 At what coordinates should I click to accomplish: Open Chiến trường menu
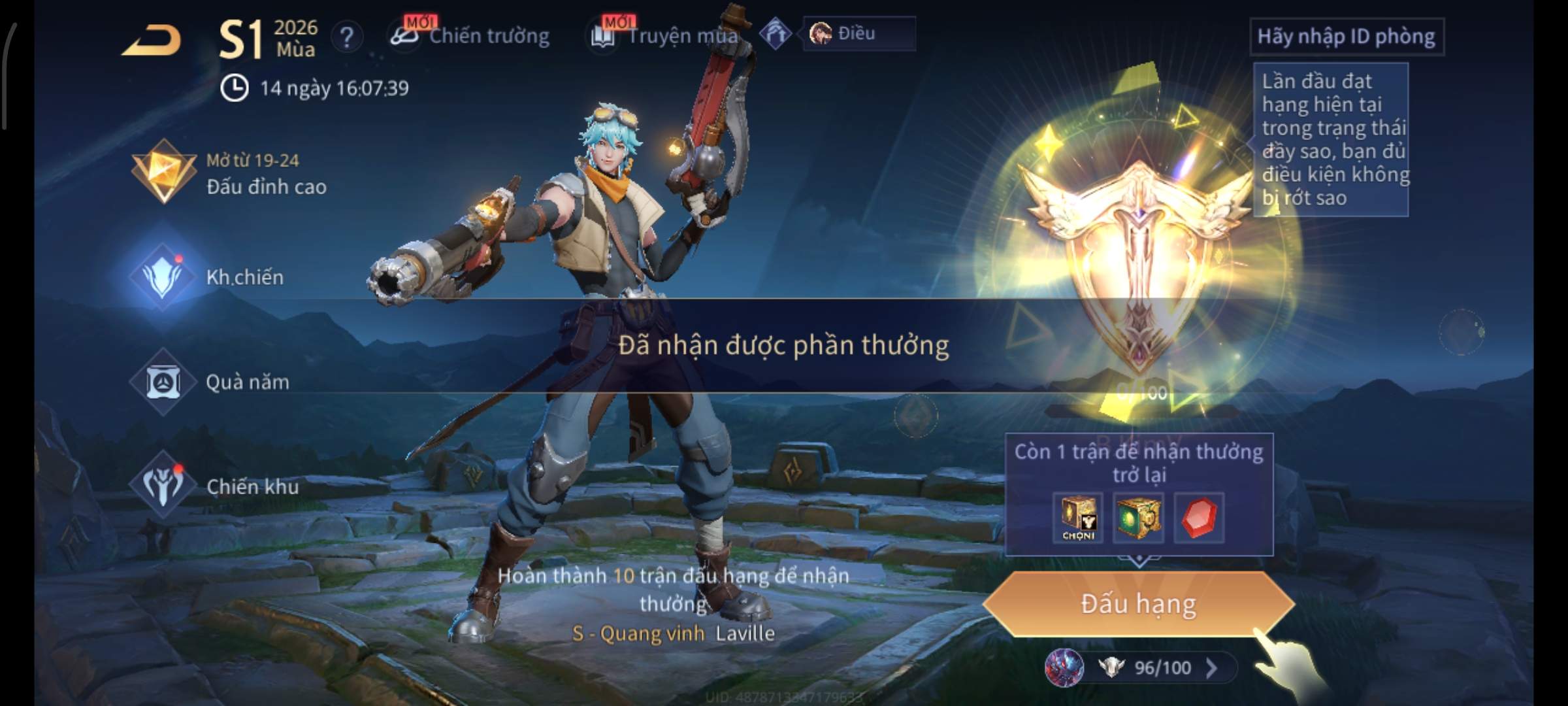[470, 36]
